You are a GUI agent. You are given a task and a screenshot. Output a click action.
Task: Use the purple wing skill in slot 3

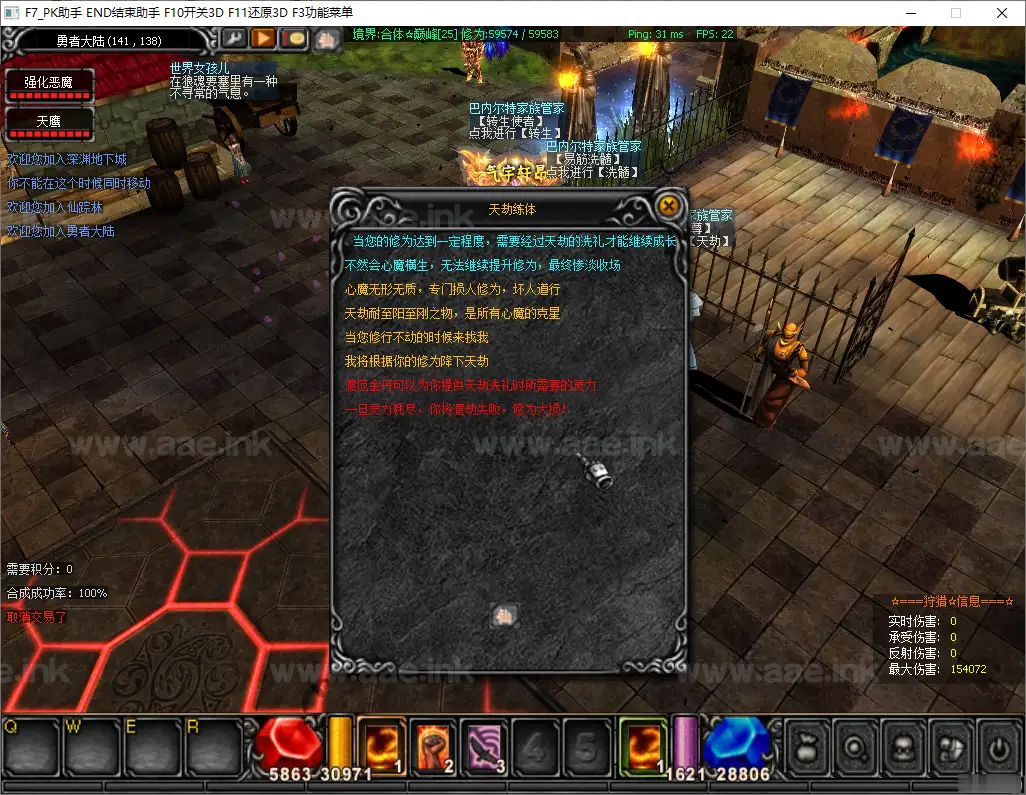[484, 746]
